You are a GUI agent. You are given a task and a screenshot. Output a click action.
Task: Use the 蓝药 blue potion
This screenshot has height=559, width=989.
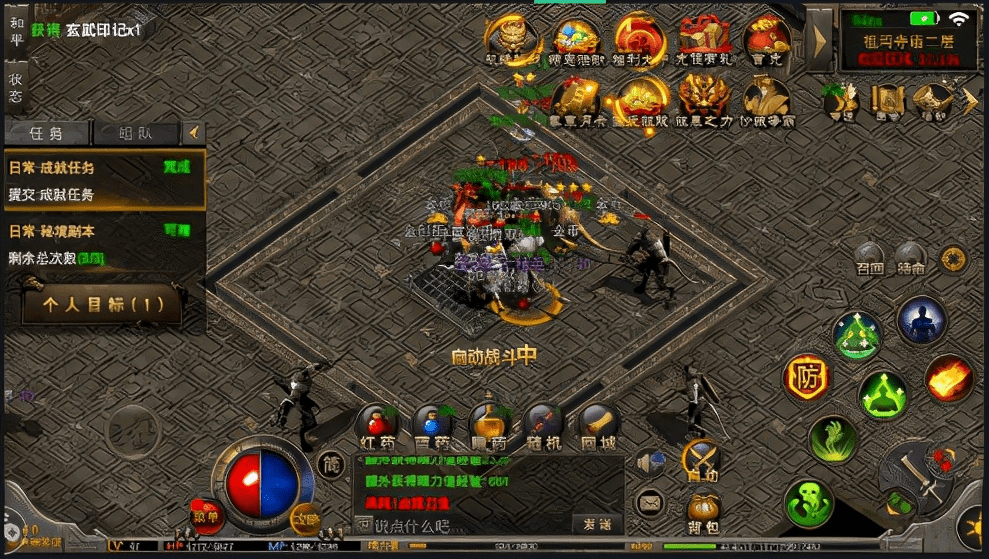coord(432,425)
